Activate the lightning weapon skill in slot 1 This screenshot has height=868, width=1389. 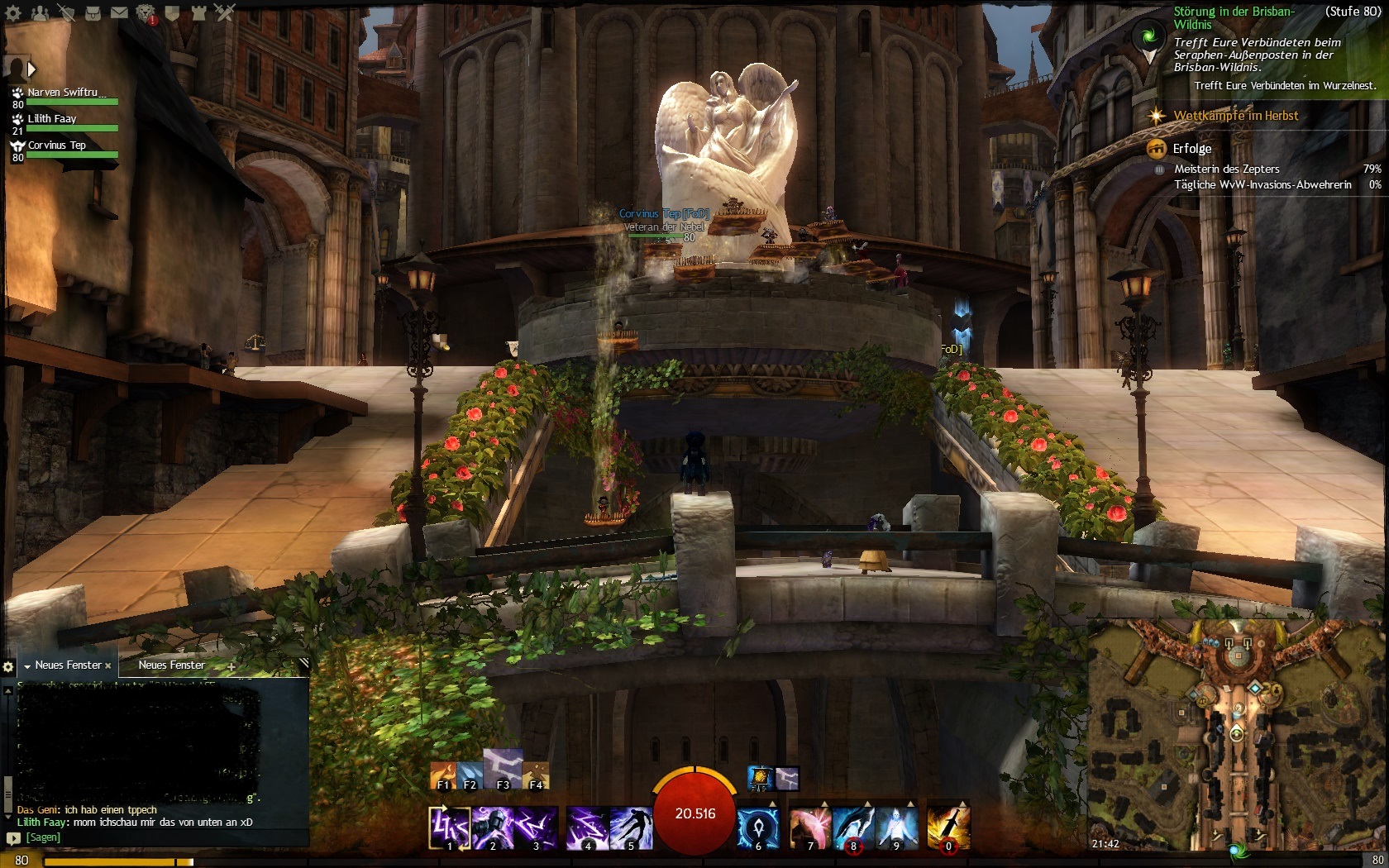tap(449, 827)
